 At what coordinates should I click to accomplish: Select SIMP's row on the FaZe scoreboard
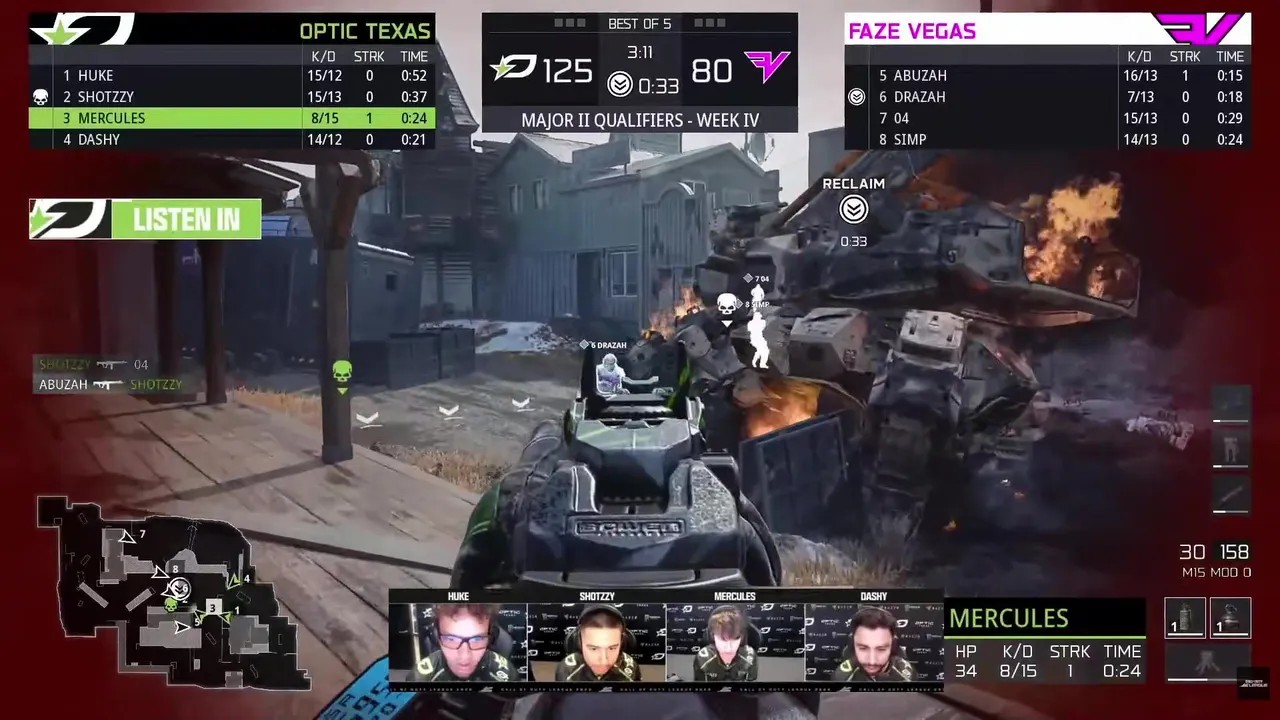(x=1047, y=140)
